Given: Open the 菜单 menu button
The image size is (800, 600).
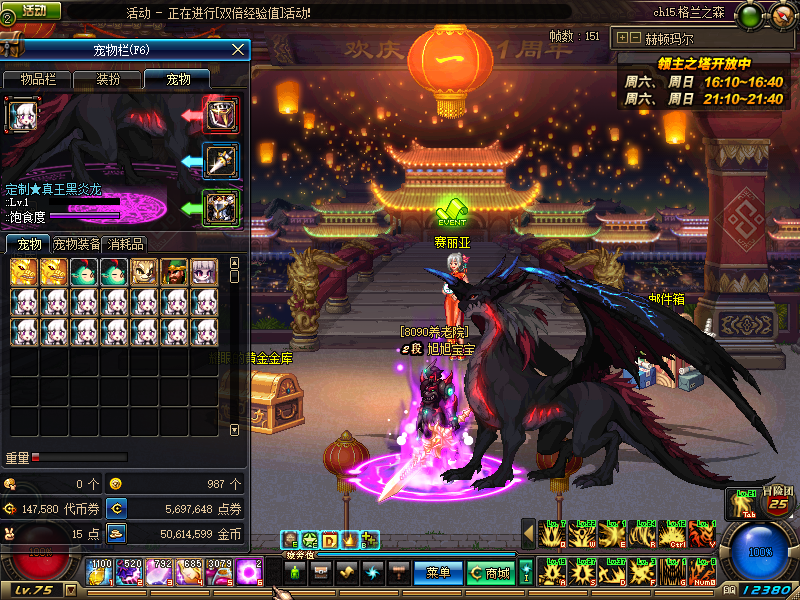Looking at the screenshot, I should pos(438,573).
